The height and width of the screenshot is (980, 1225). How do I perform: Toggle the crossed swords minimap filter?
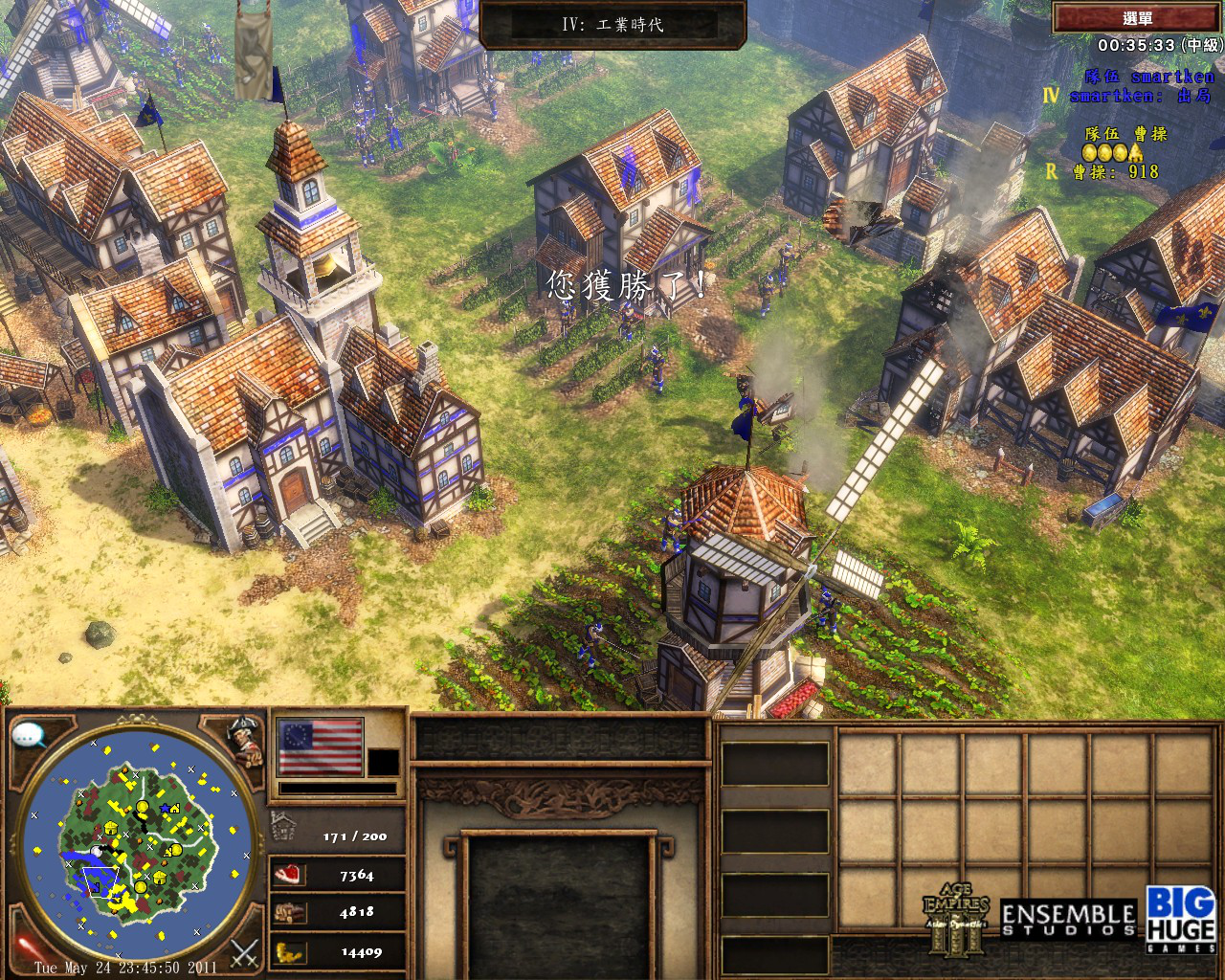coord(245,952)
